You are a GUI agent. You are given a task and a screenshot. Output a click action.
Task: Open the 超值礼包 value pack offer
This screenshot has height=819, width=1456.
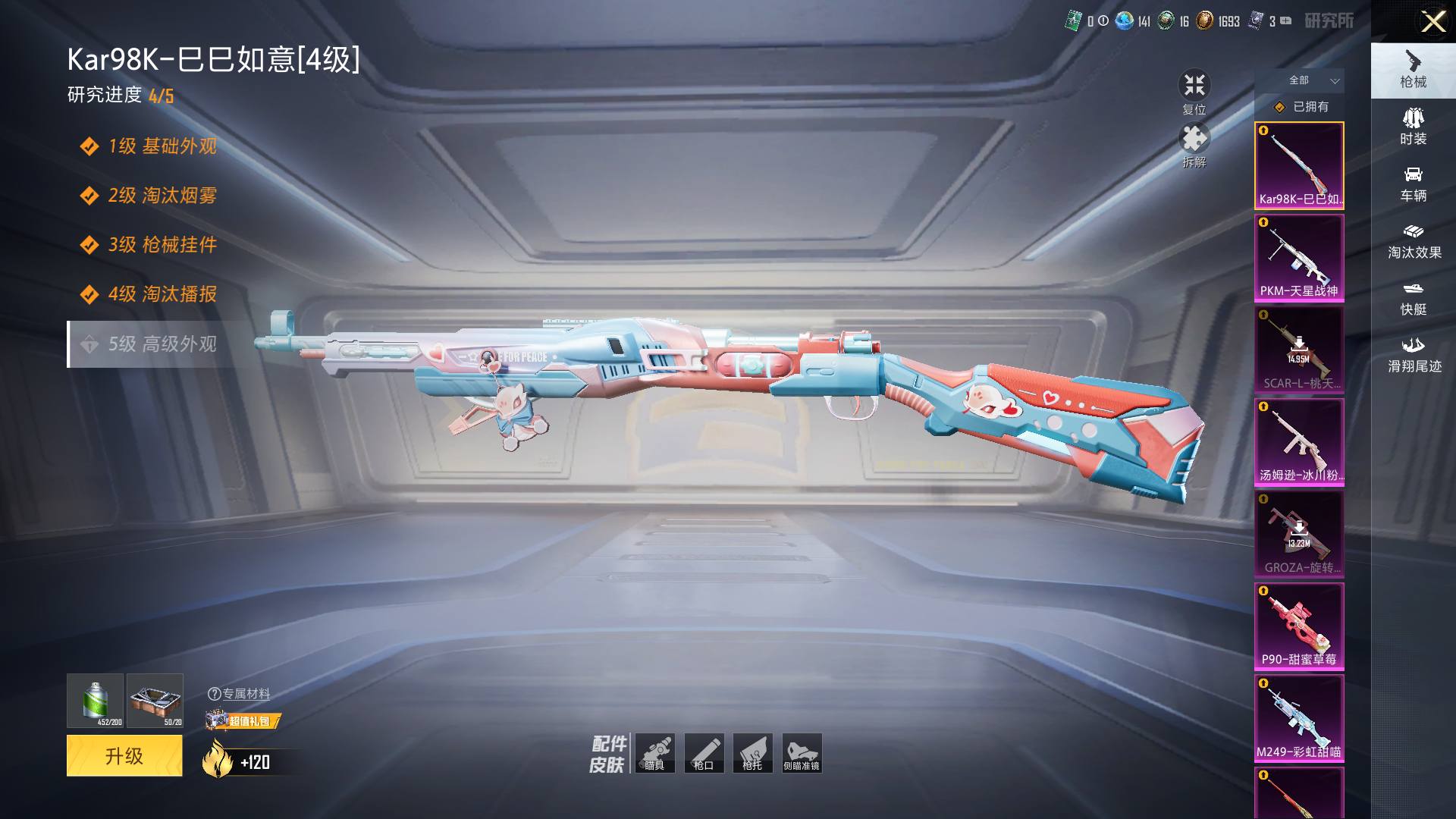click(x=243, y=720)
